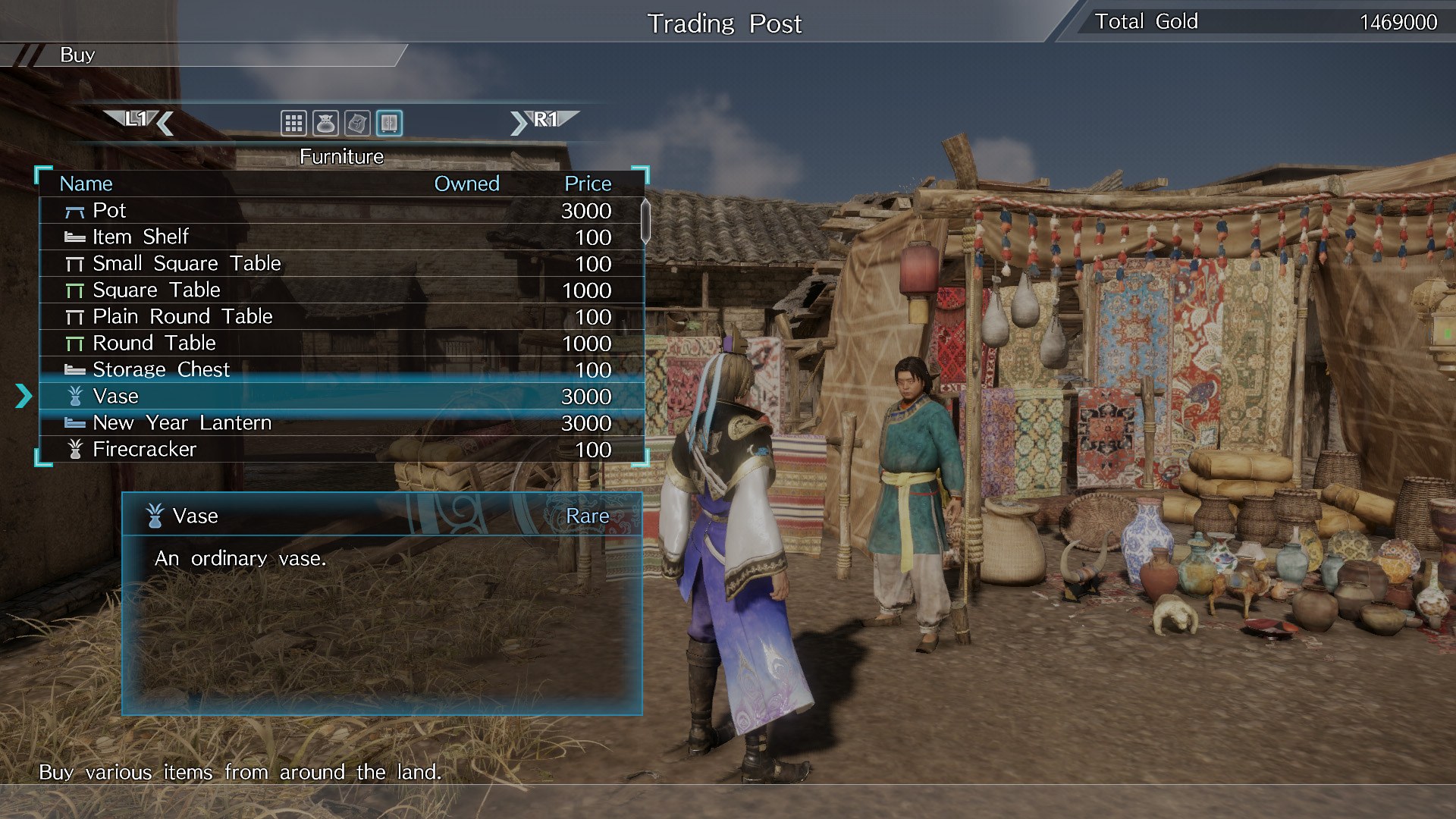Click the Vase icon in the list
This screenshot has height=819, width=1456.
(74, 396)
